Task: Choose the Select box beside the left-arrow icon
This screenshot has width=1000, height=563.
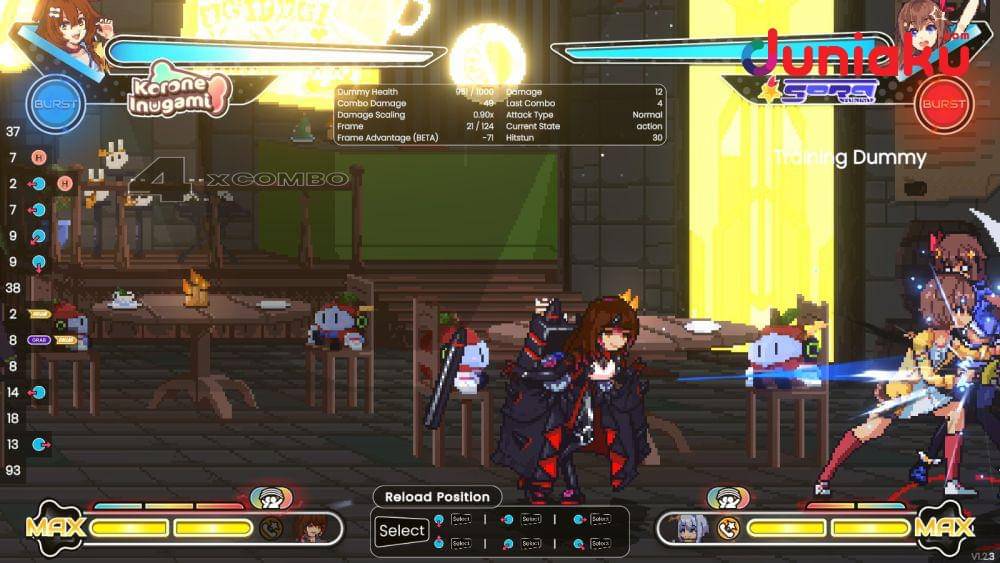Action: click(x=531, y=519)
